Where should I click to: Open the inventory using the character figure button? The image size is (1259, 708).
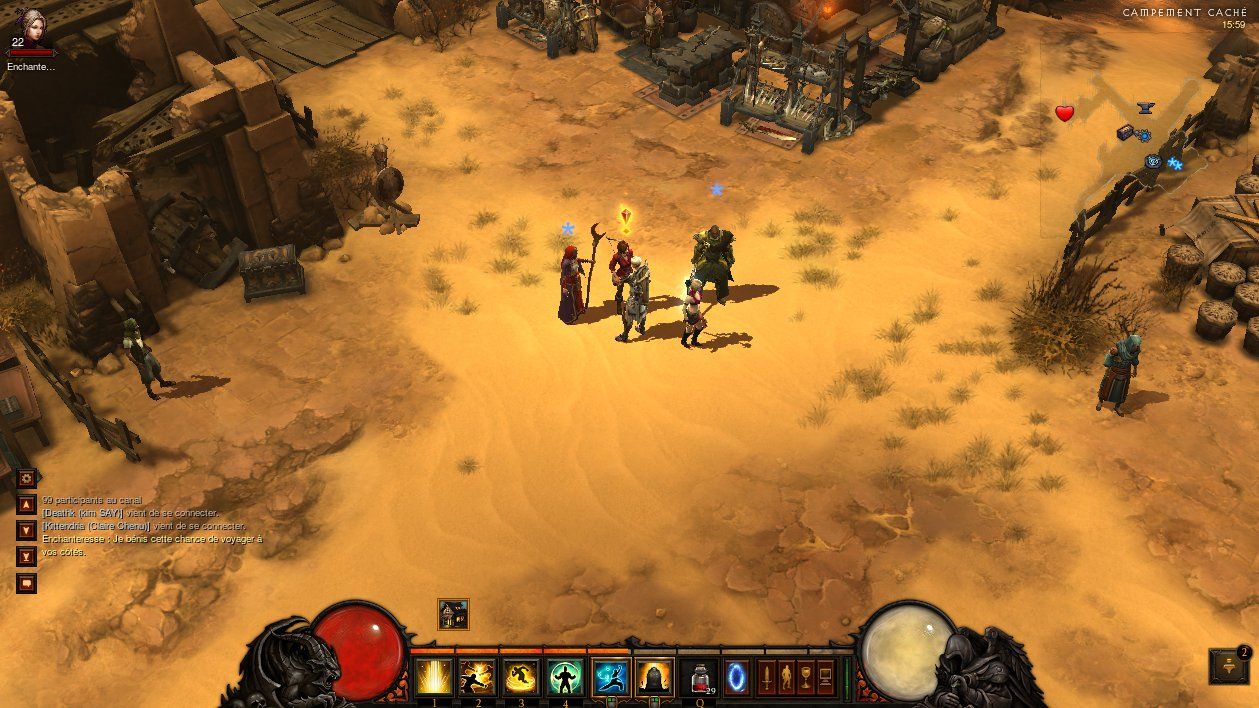click(x=786, y=675)
